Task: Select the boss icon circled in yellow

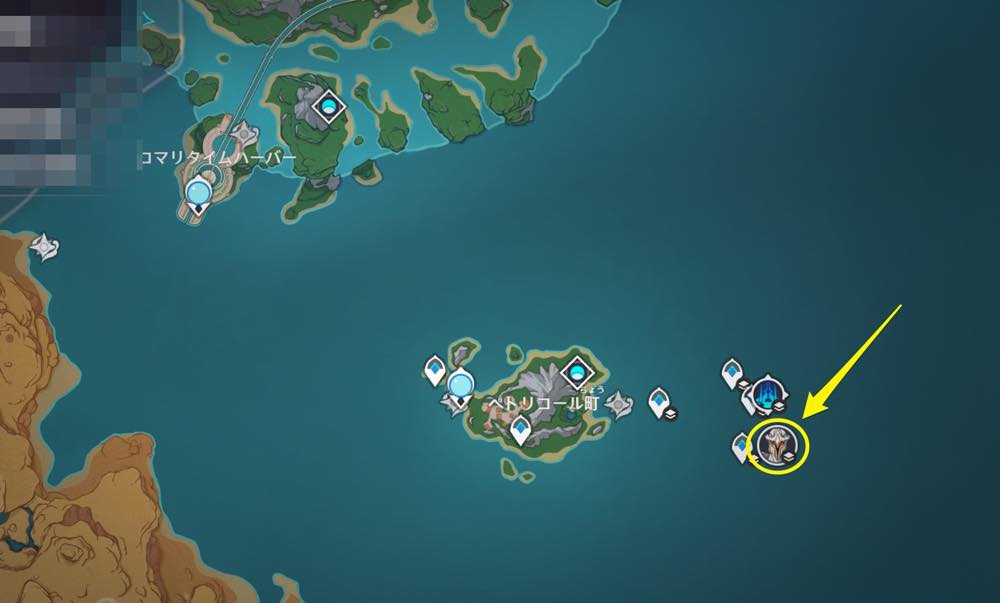Action: (x=779, y=444)
